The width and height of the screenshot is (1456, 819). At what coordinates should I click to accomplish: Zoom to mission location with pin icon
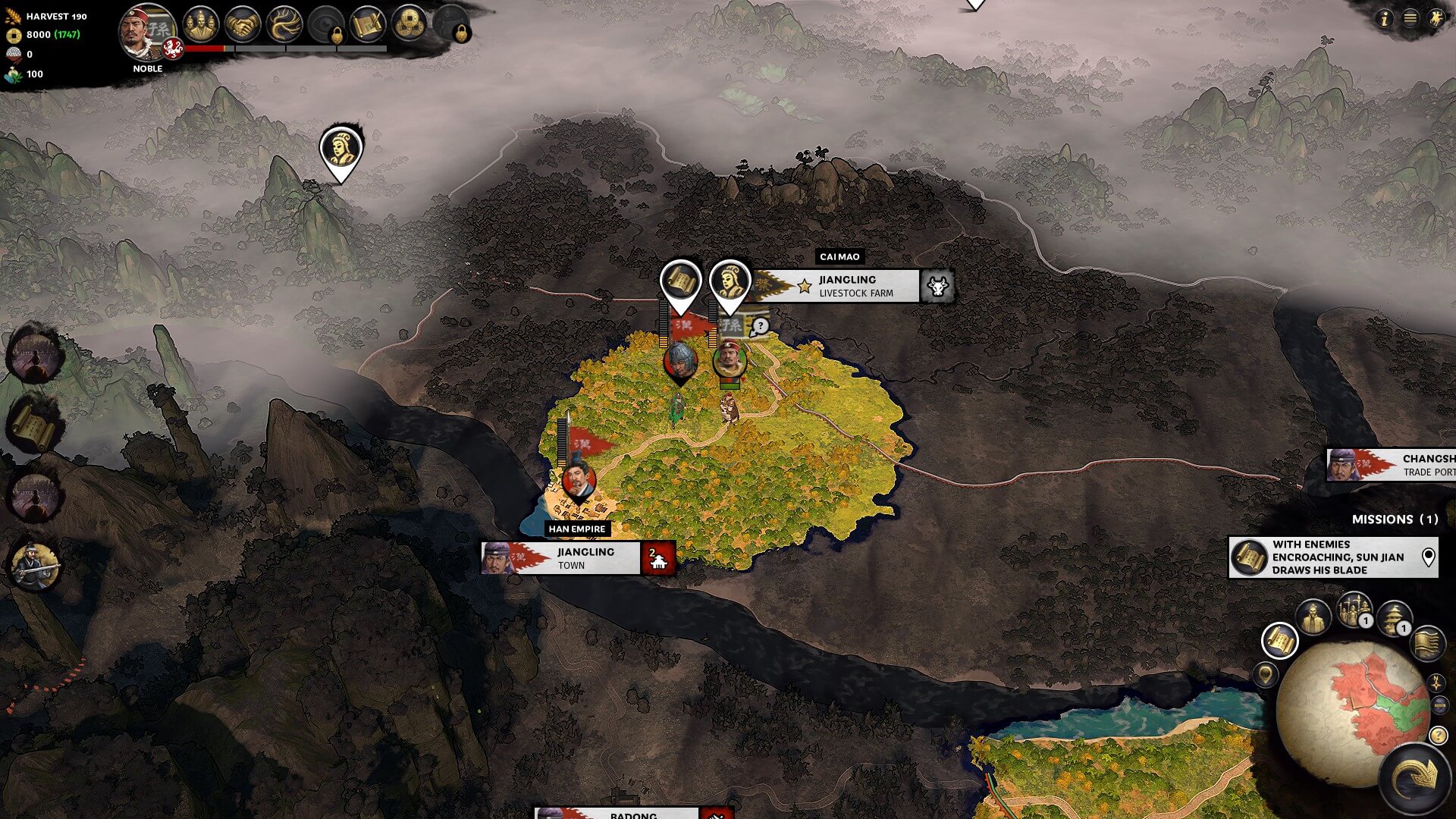coord(1429,557)
